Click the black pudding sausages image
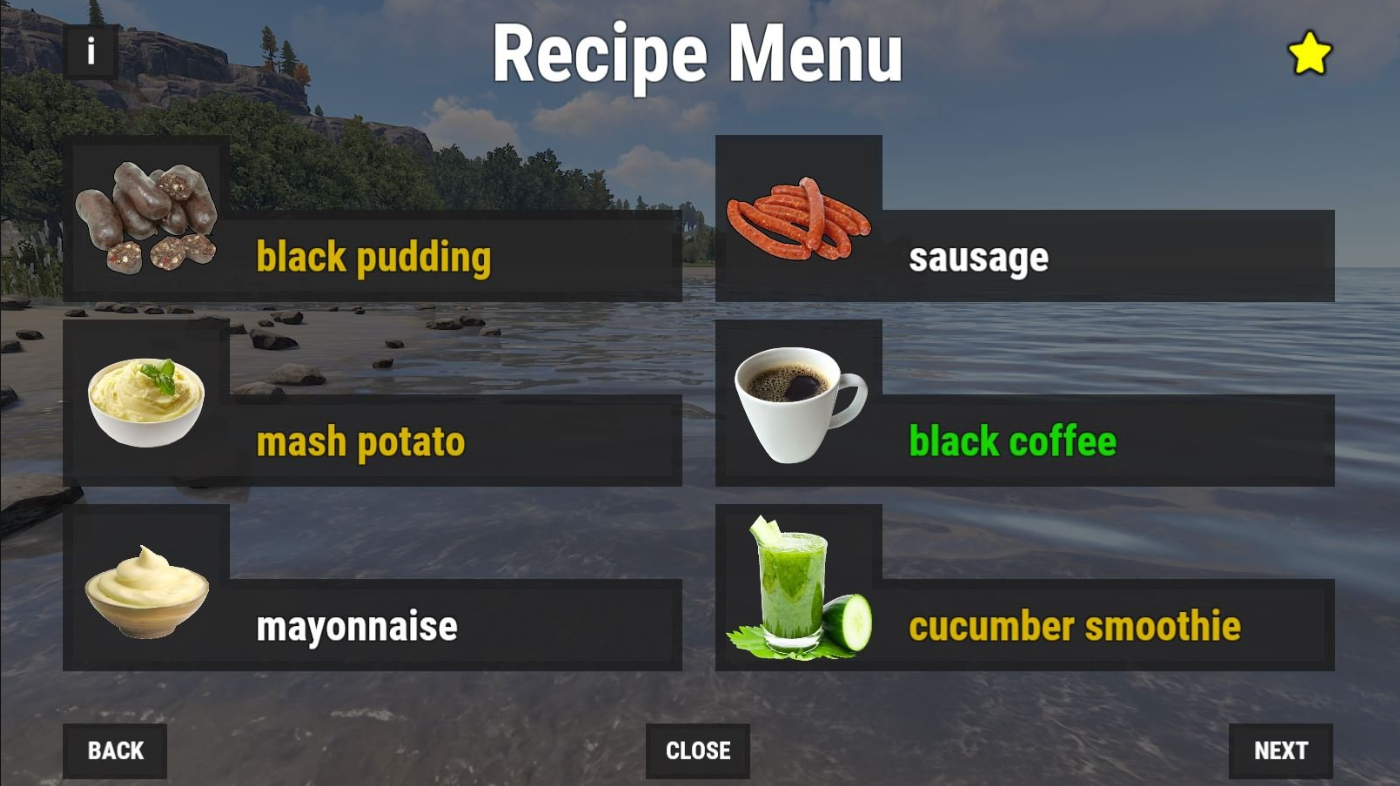Screen dimensions: 1400x786 [x=148, y=213]
